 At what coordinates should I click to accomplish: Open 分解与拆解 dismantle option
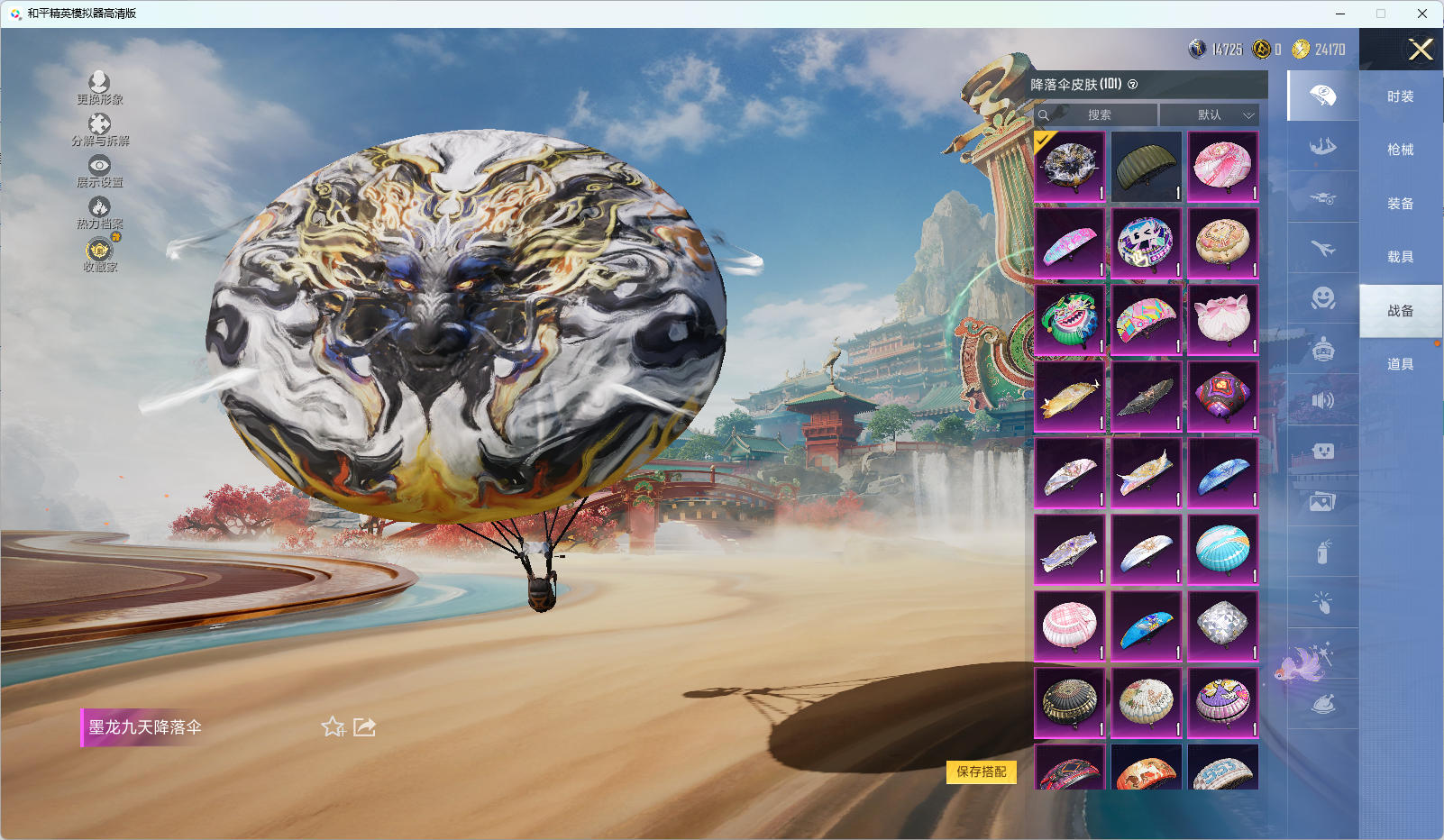tap(99, 130)
